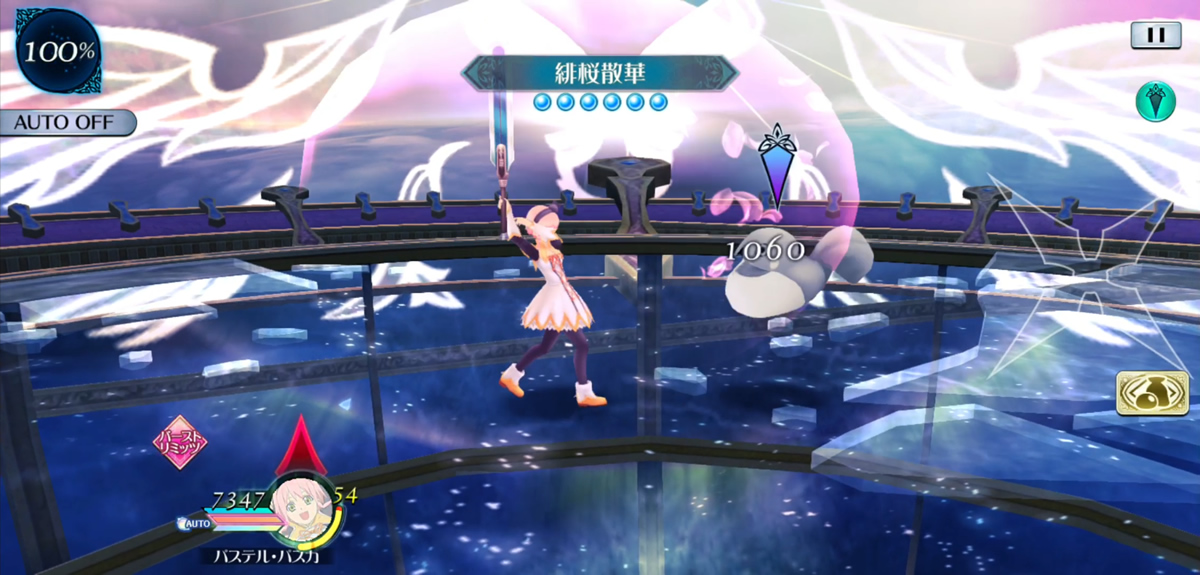Tap the teal crystal icon

(x=1155, y=102)
